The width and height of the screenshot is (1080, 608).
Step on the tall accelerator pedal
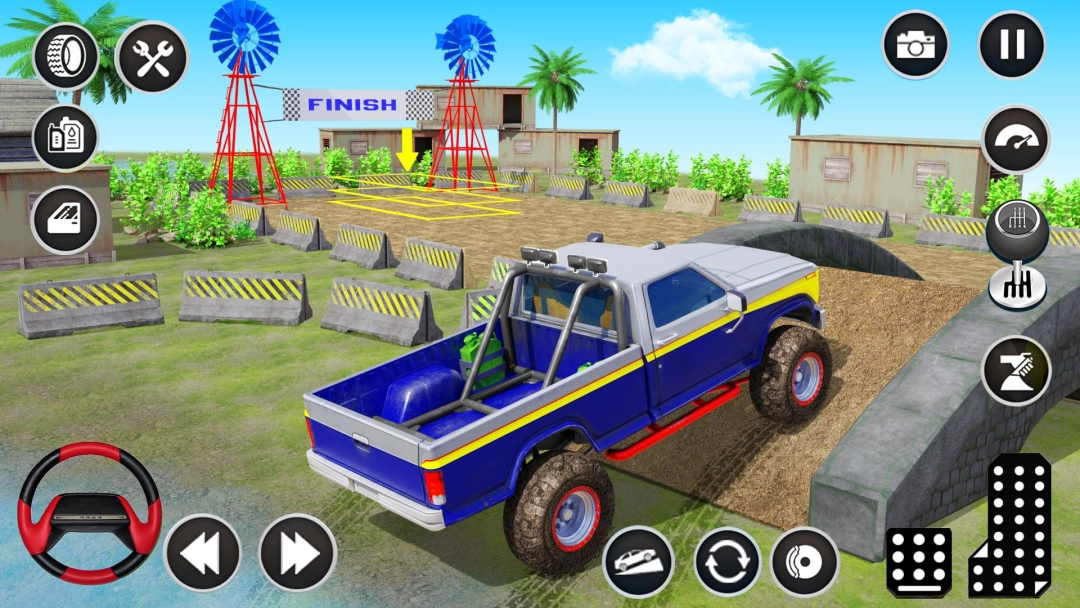1010,525
